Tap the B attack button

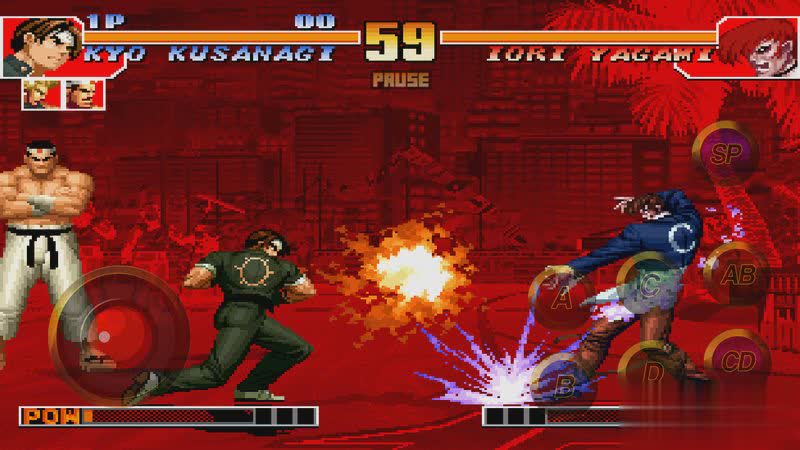(563, 381)
